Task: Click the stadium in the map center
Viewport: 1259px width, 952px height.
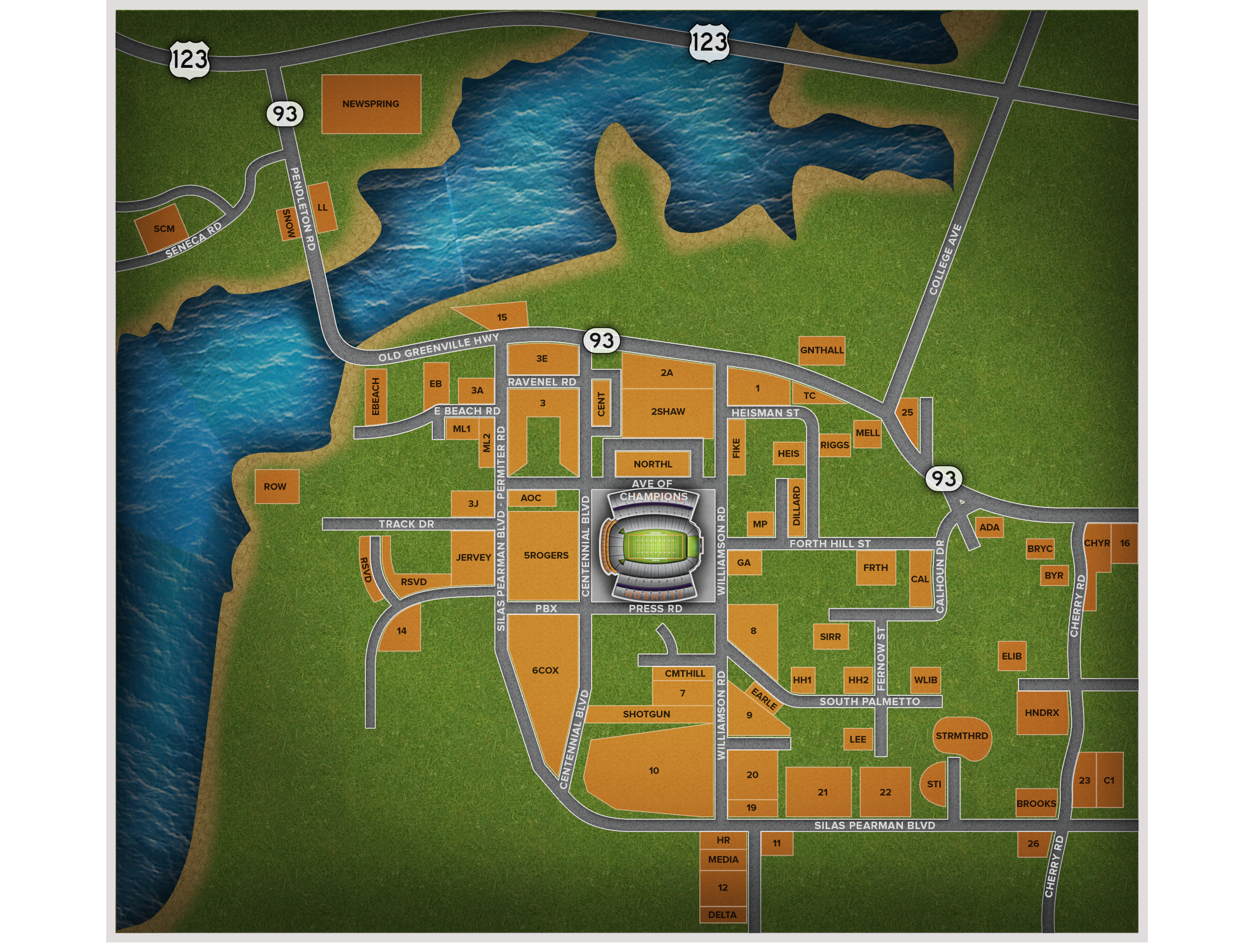Action: pyautogui.click(x=654, y=545)
